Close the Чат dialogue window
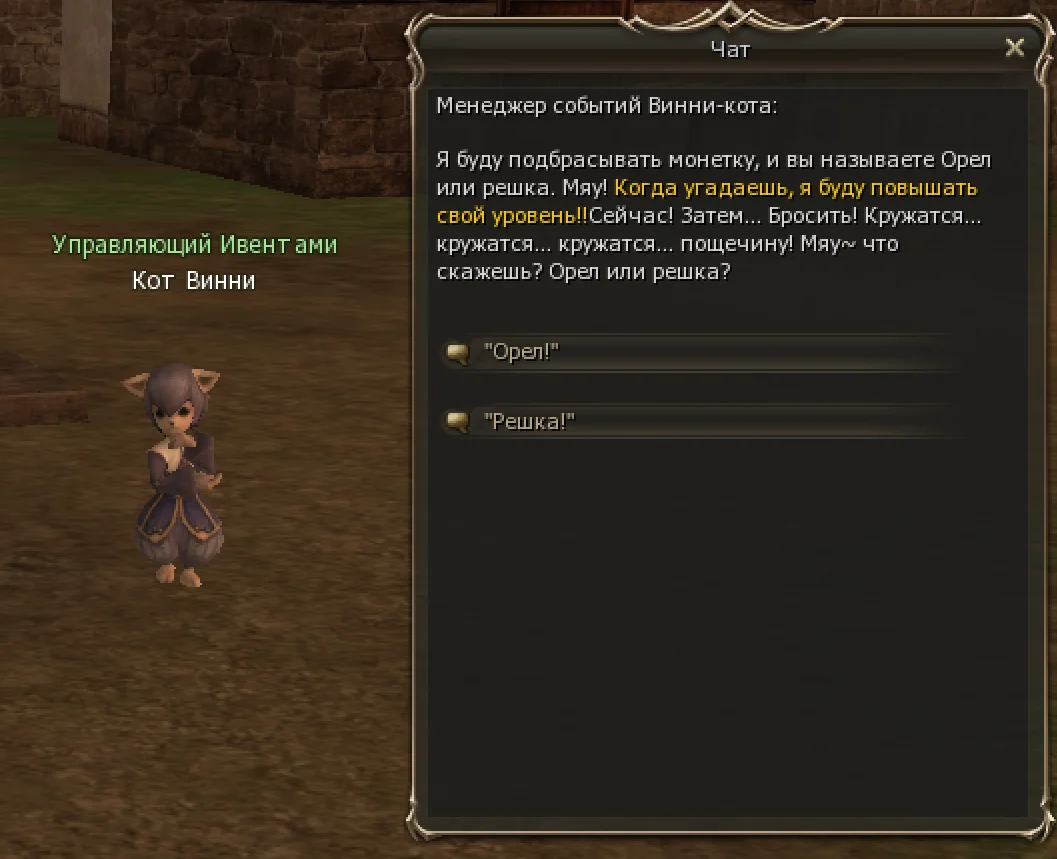1057x859 pixels. [x=1014, y=48]
